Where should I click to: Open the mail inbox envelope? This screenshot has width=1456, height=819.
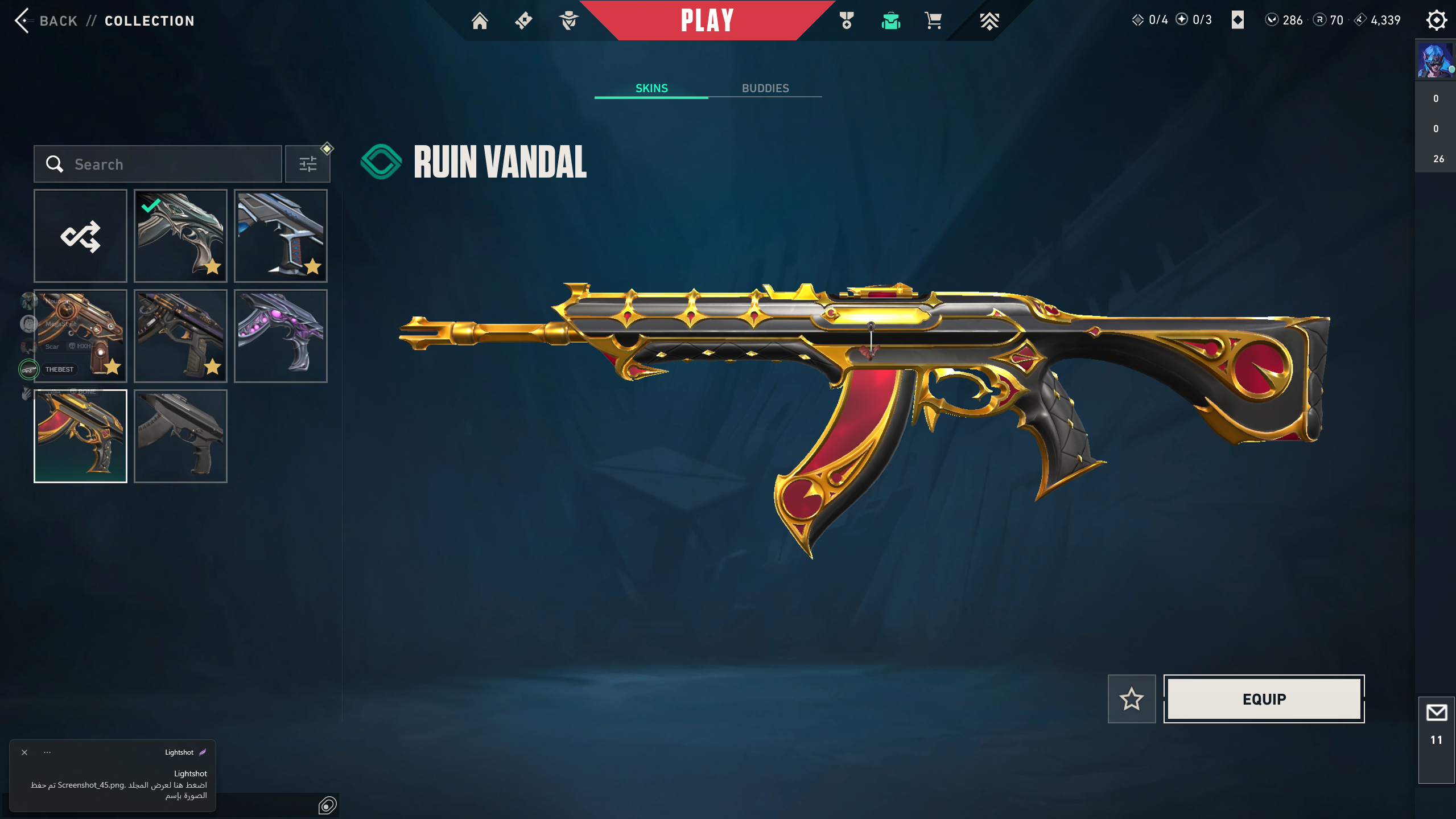tap(1436, 713)
